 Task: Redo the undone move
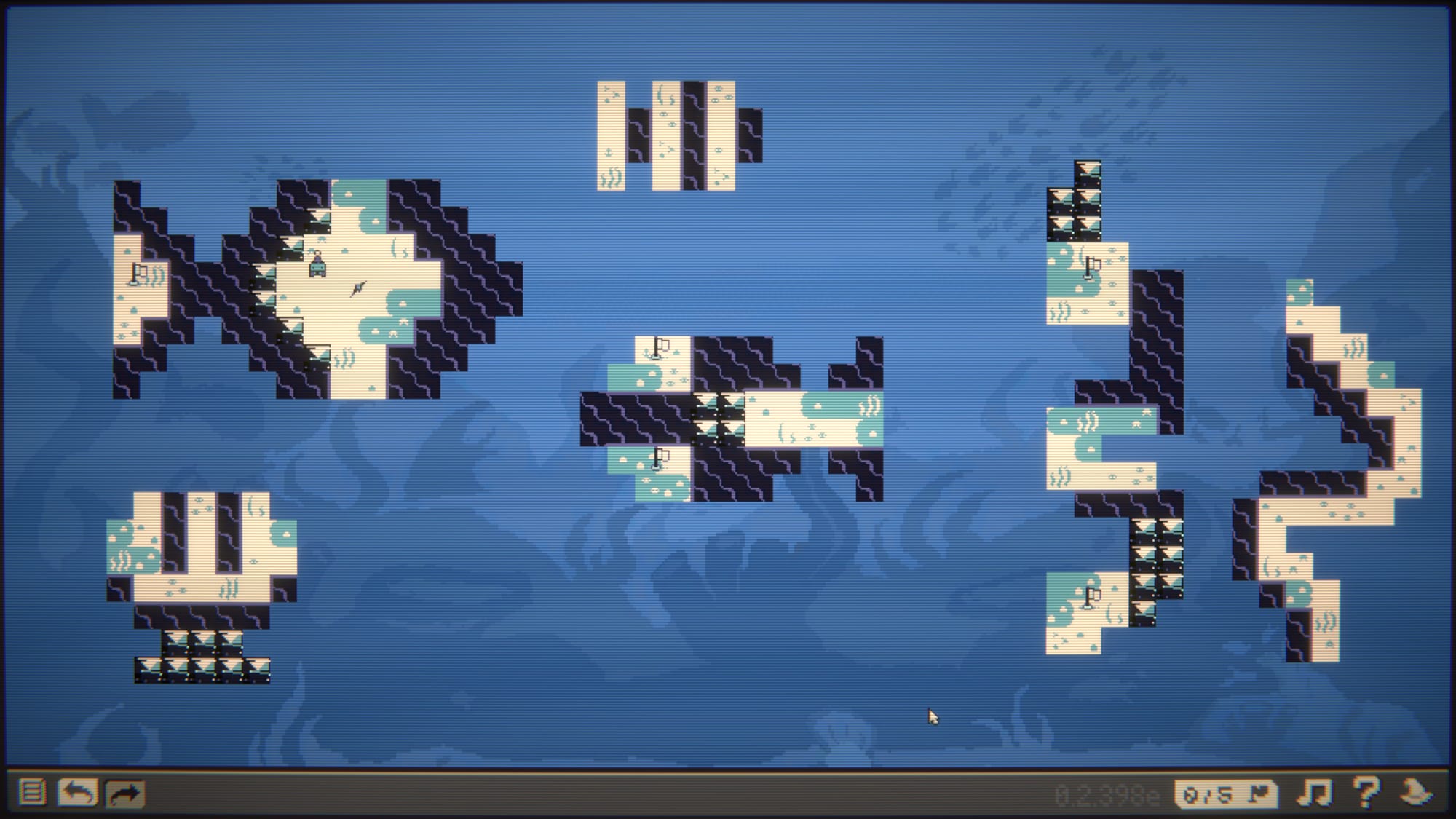click(124, 793)
